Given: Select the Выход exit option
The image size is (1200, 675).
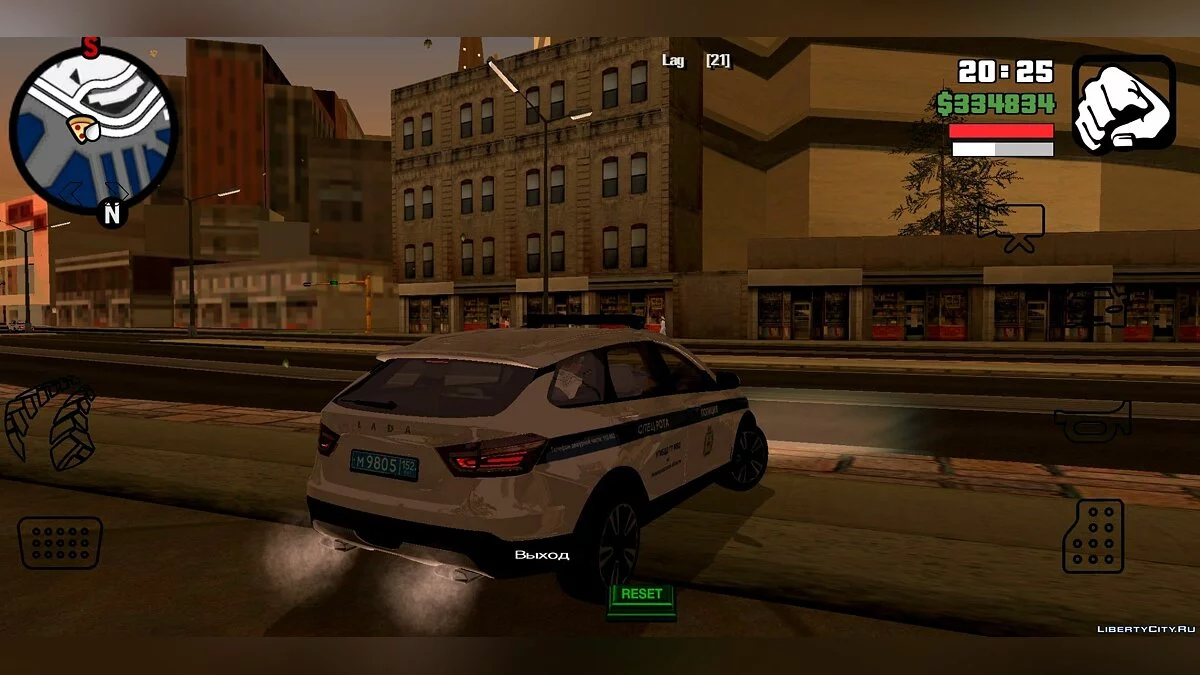Looking at the screenshot, I should 542,555.
